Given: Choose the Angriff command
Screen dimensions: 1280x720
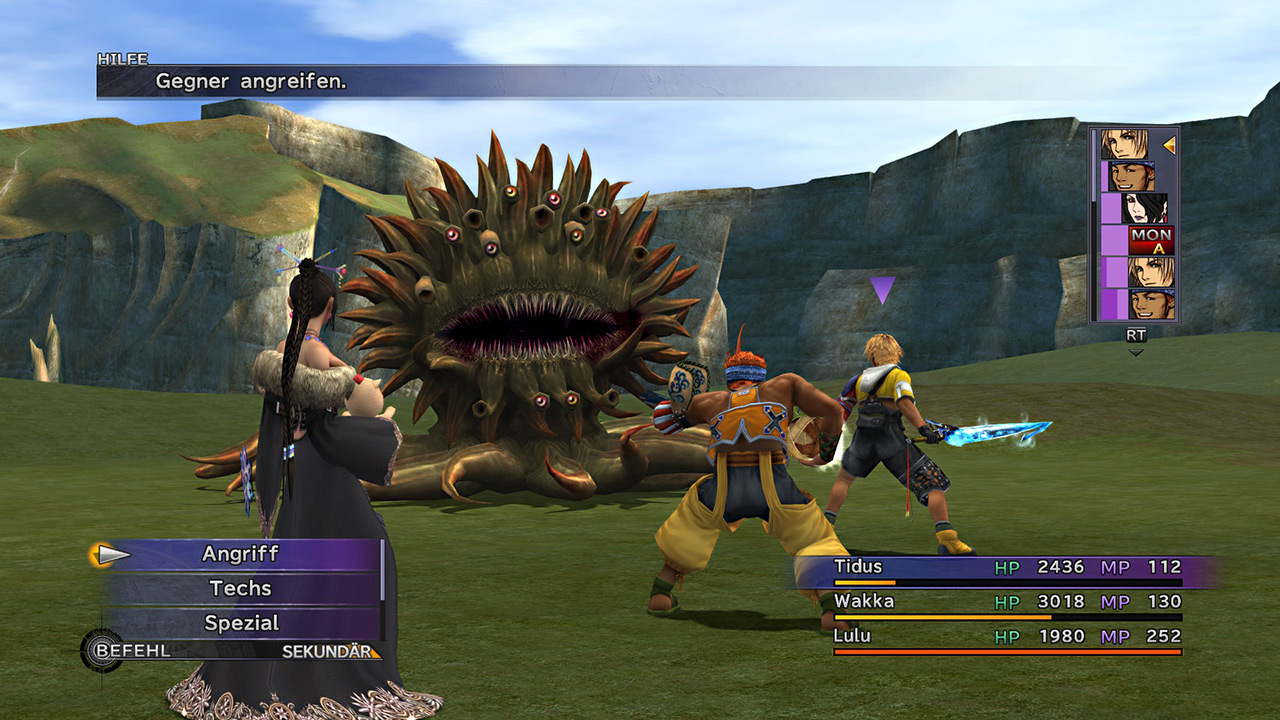Looking at the screenshot, I should point(240,554).
